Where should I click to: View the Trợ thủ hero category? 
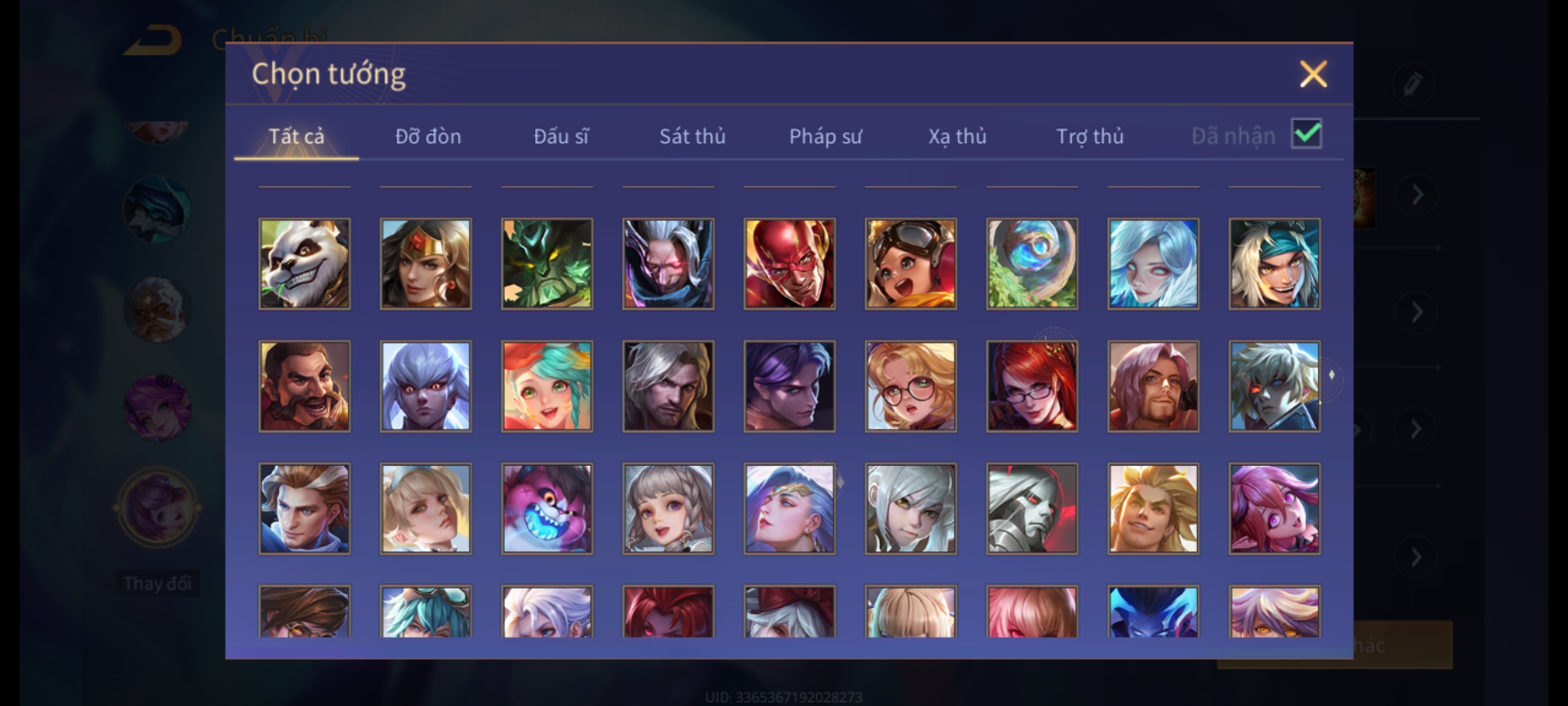click(x=1090, y=136)
